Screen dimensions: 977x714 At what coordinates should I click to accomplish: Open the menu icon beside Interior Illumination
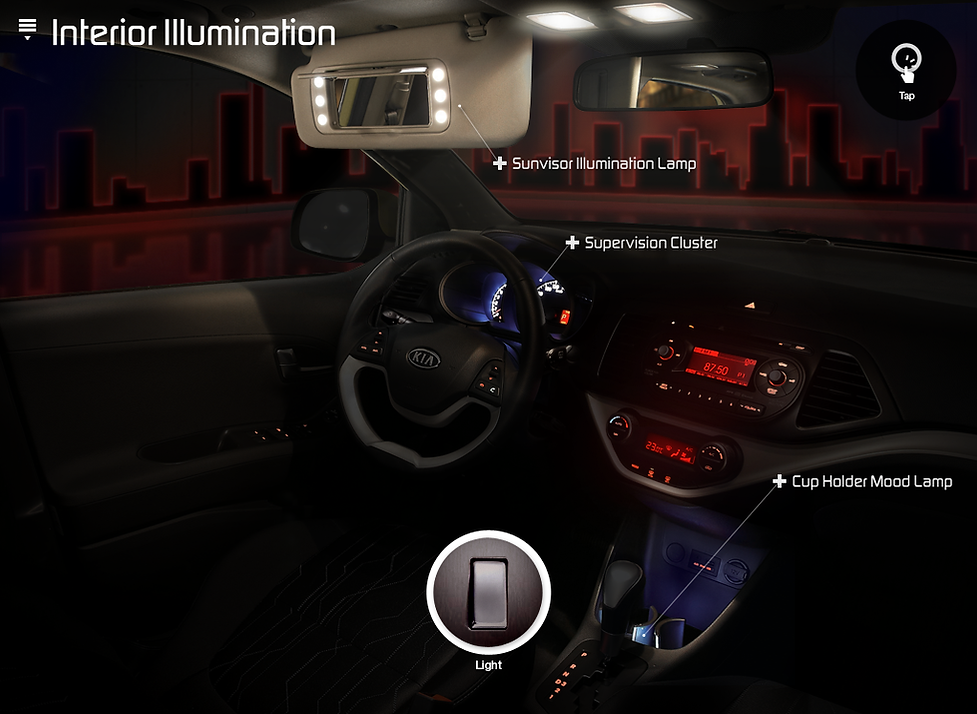coord(27,30)
